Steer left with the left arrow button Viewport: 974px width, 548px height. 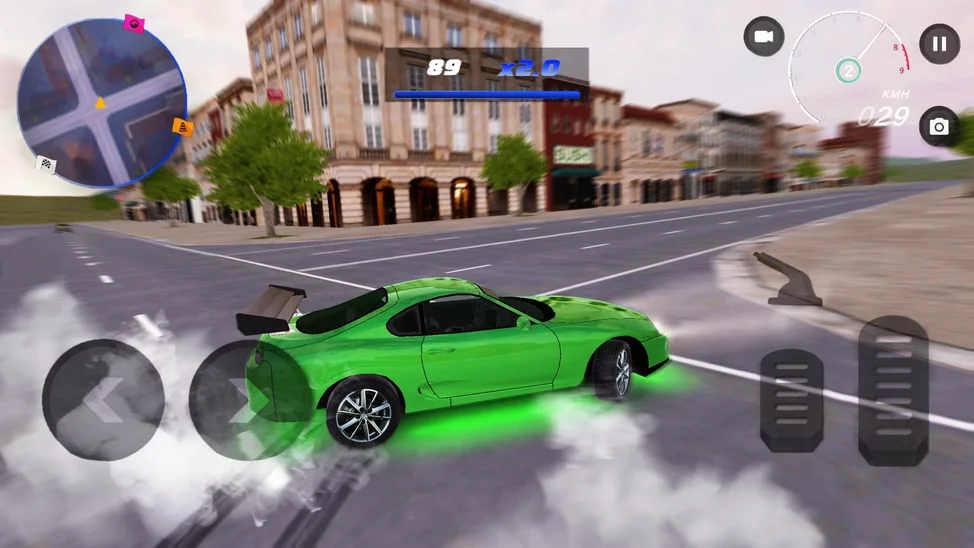point(103,400)
